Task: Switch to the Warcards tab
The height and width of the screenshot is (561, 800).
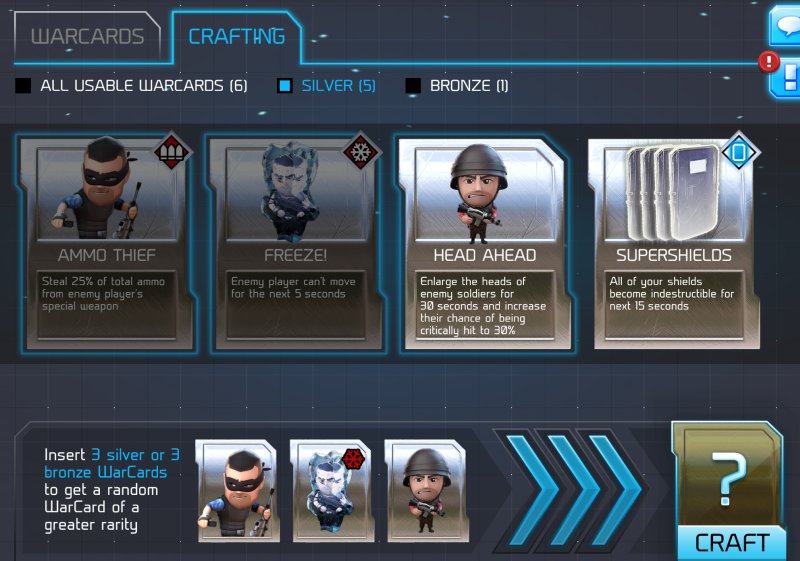Action: [87, 37]
